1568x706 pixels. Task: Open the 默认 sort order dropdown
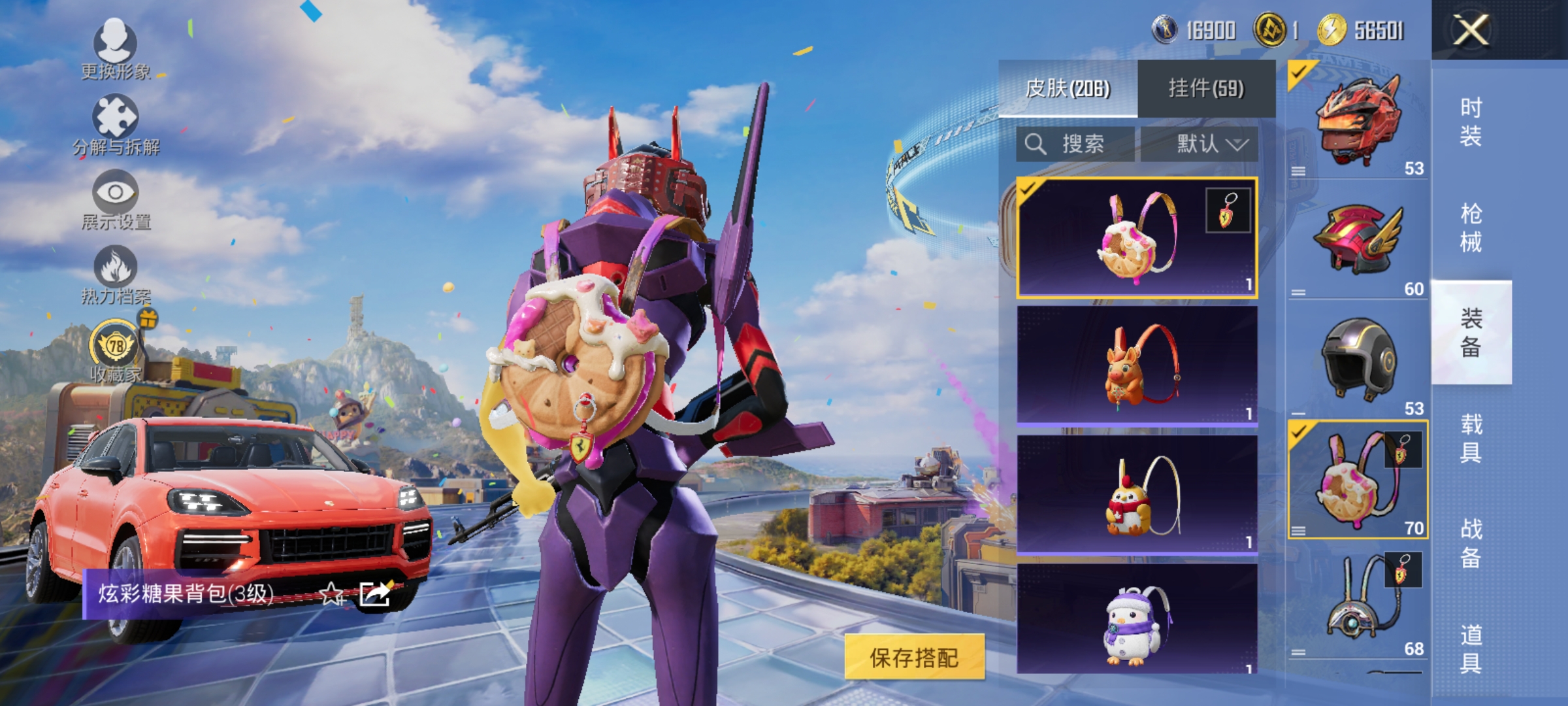(1209, 145)
